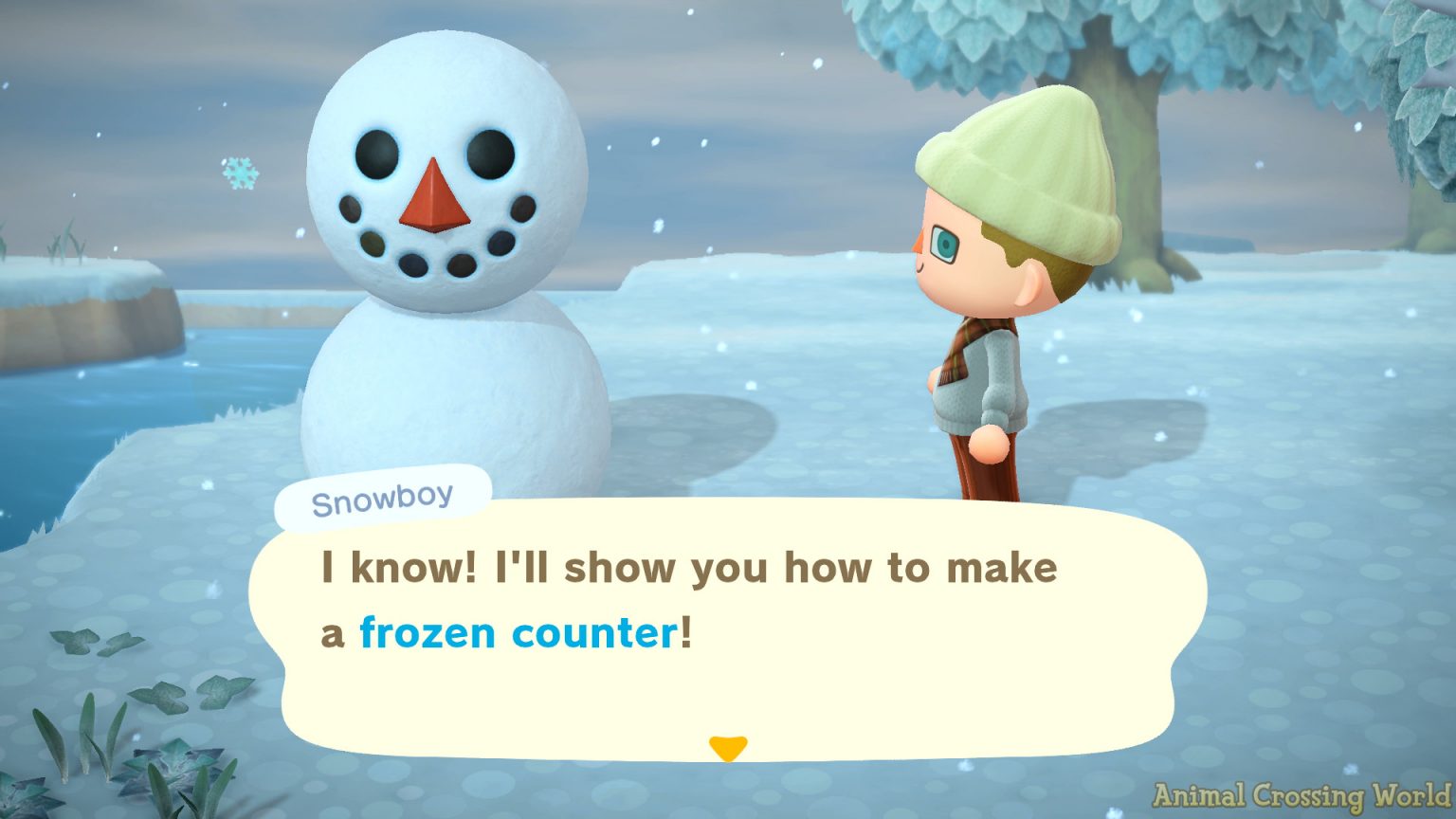
Task: Select the snowflake floating near the snowman
Action: (240, 175)
